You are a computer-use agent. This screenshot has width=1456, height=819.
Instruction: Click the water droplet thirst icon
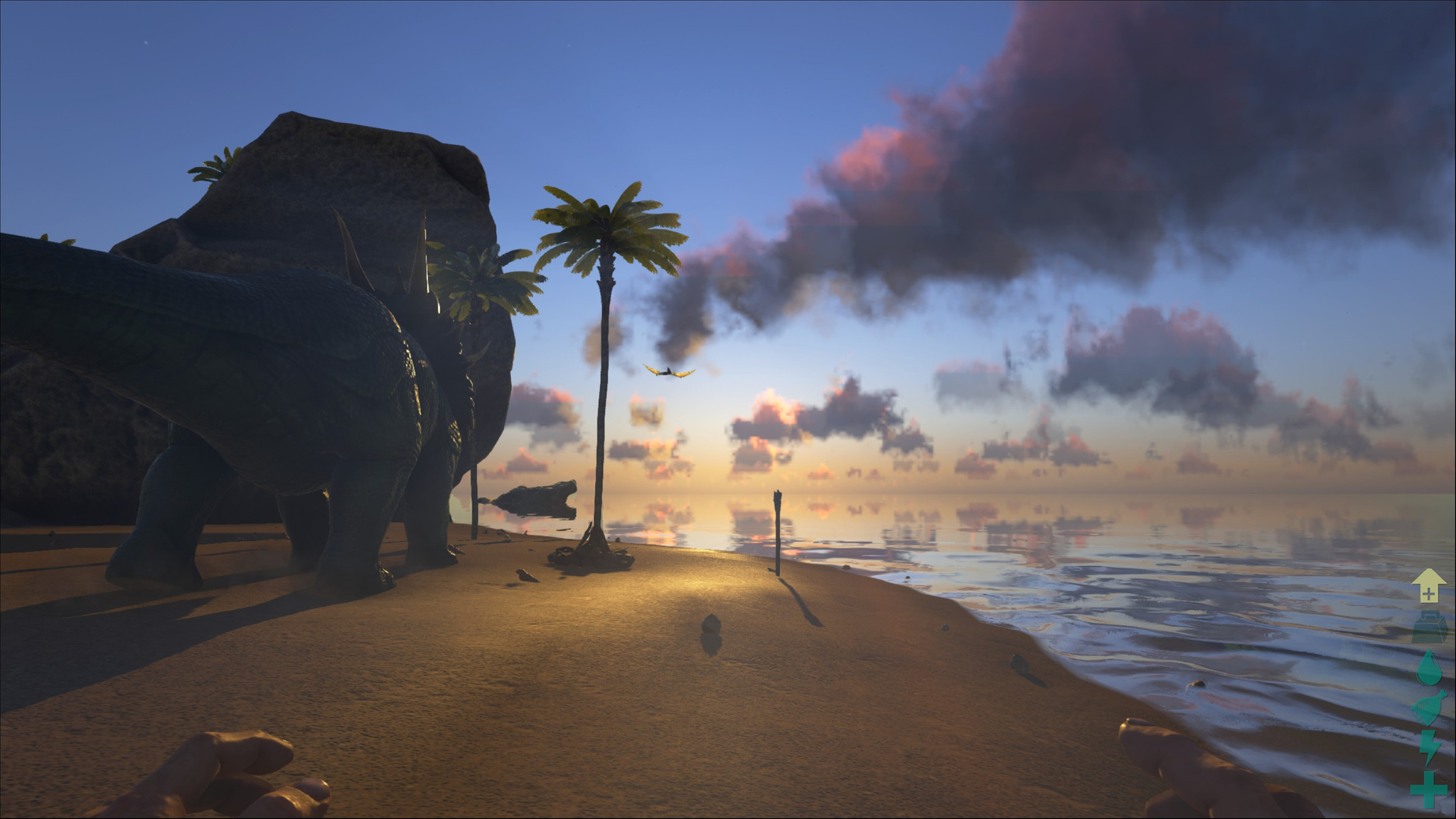[x=1428, y=668]
